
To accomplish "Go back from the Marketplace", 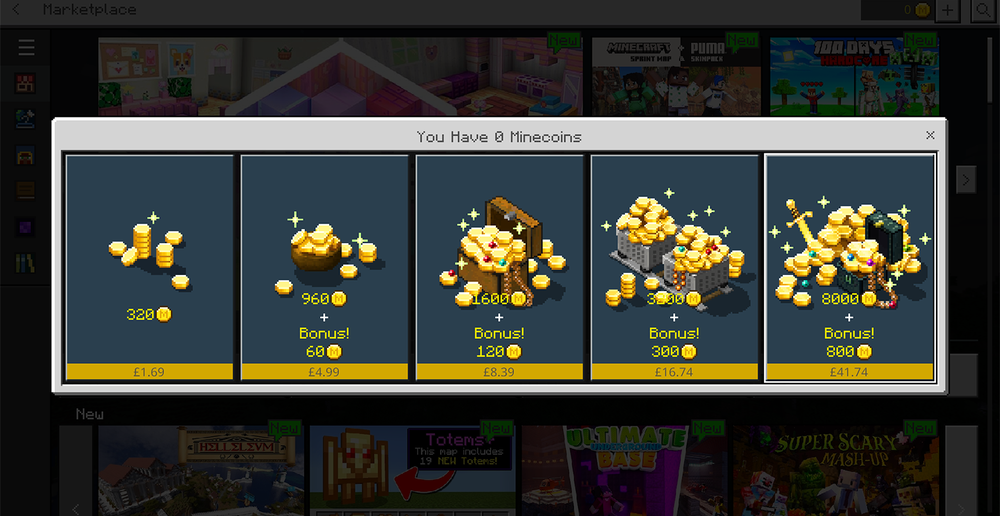I will click(x=16, y=10).
